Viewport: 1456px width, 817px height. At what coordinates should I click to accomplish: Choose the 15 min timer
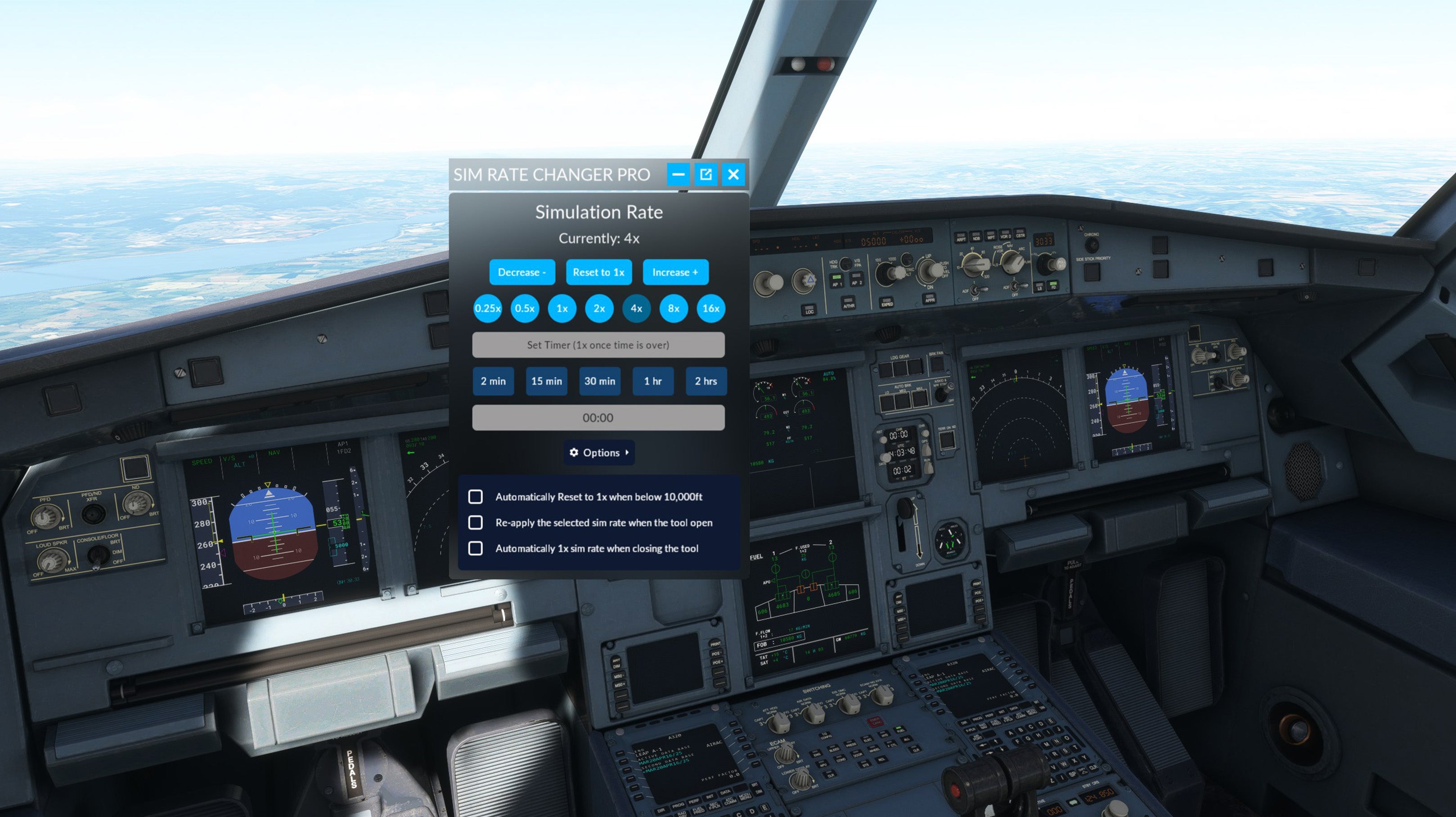tap(547, 382)
